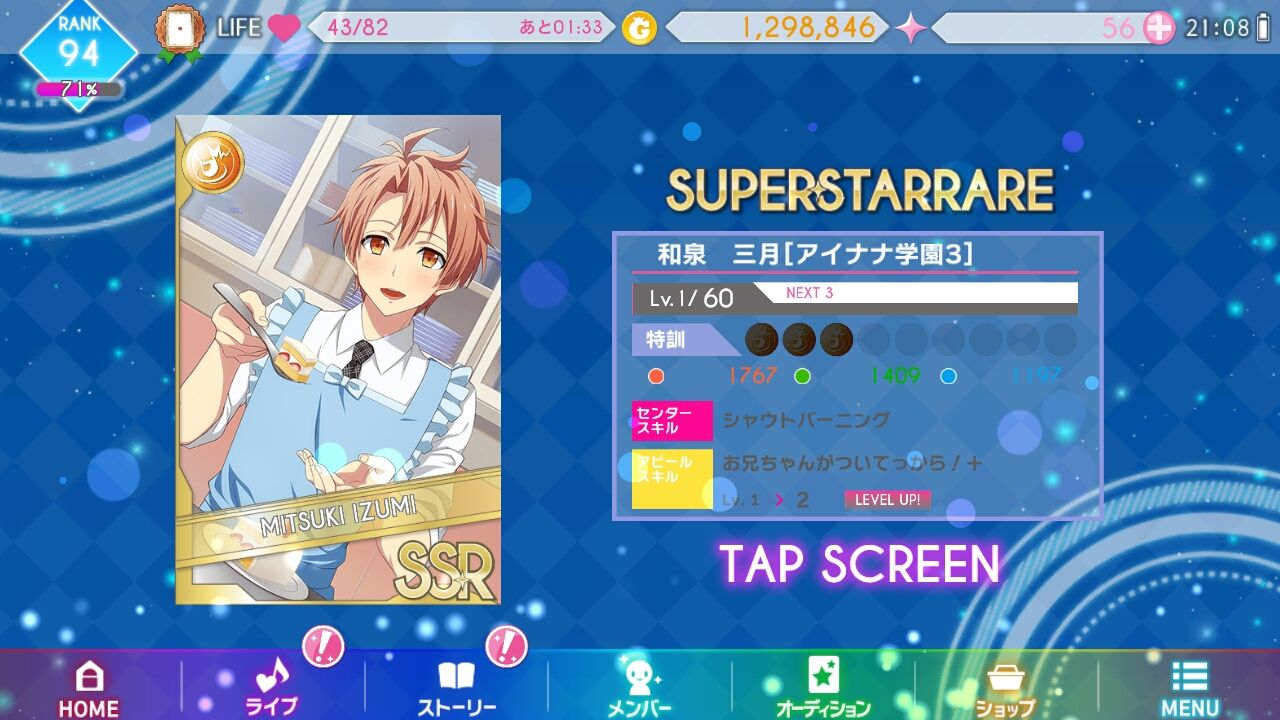The image size is (1280, 720).
Task: Select the first 特訓 medal slot
Action: click(x=760, y=340)
